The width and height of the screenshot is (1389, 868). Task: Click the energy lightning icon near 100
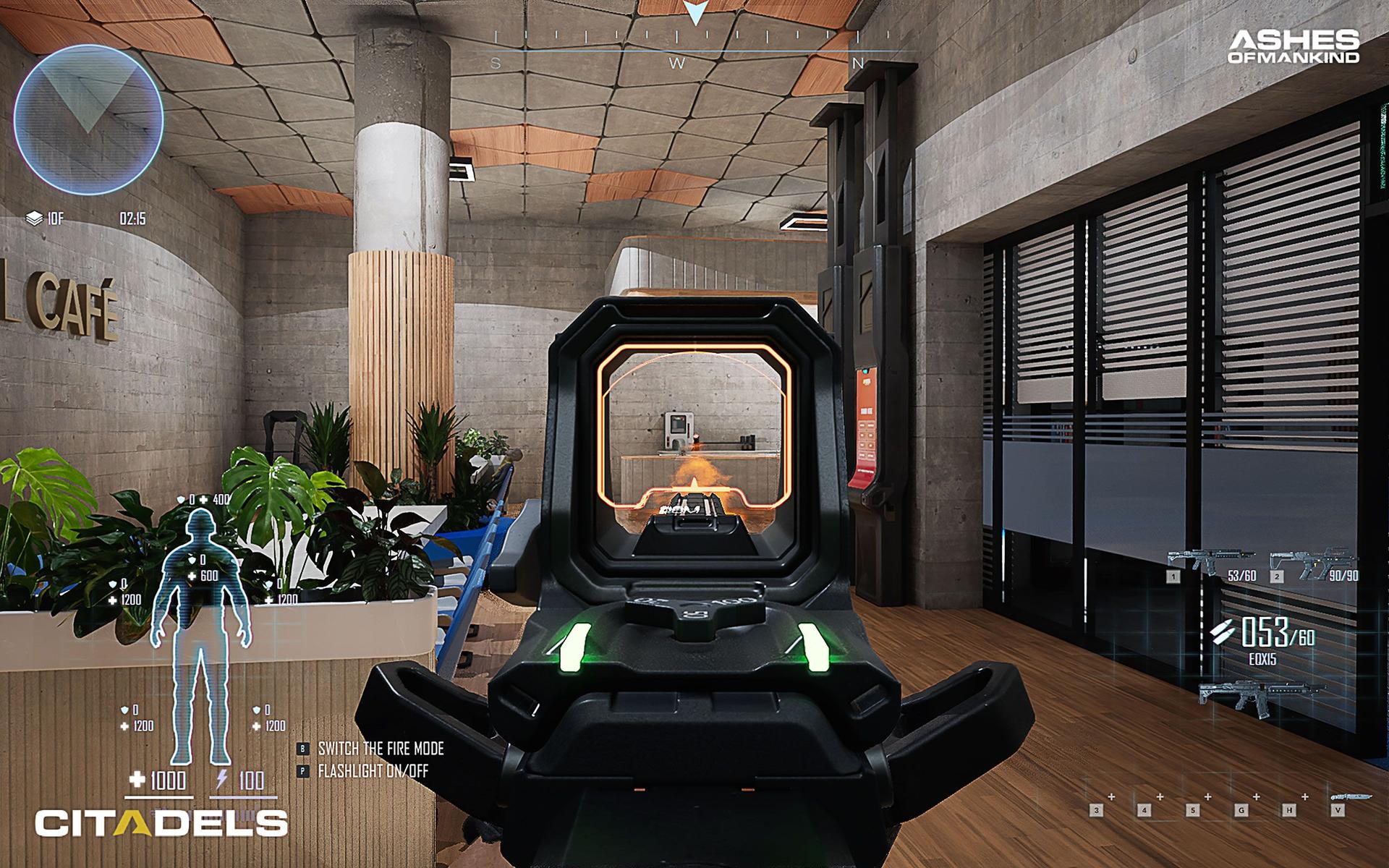pos(222,776)
